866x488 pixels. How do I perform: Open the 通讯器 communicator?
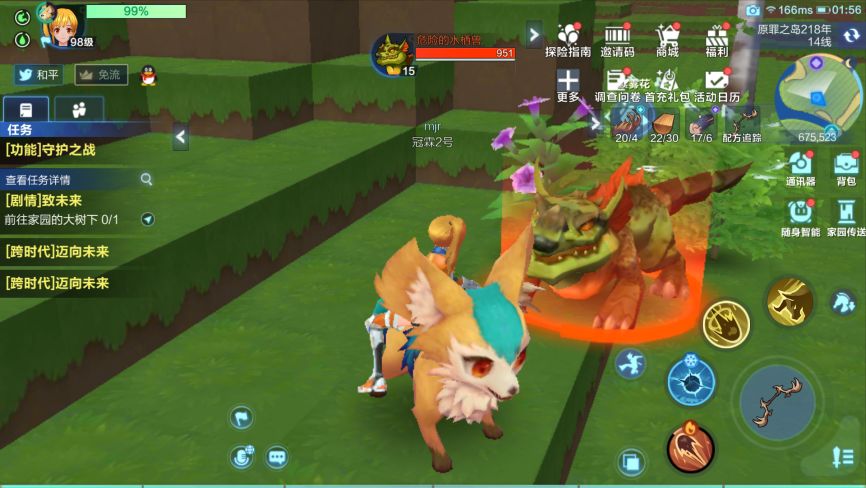[800, 167]
